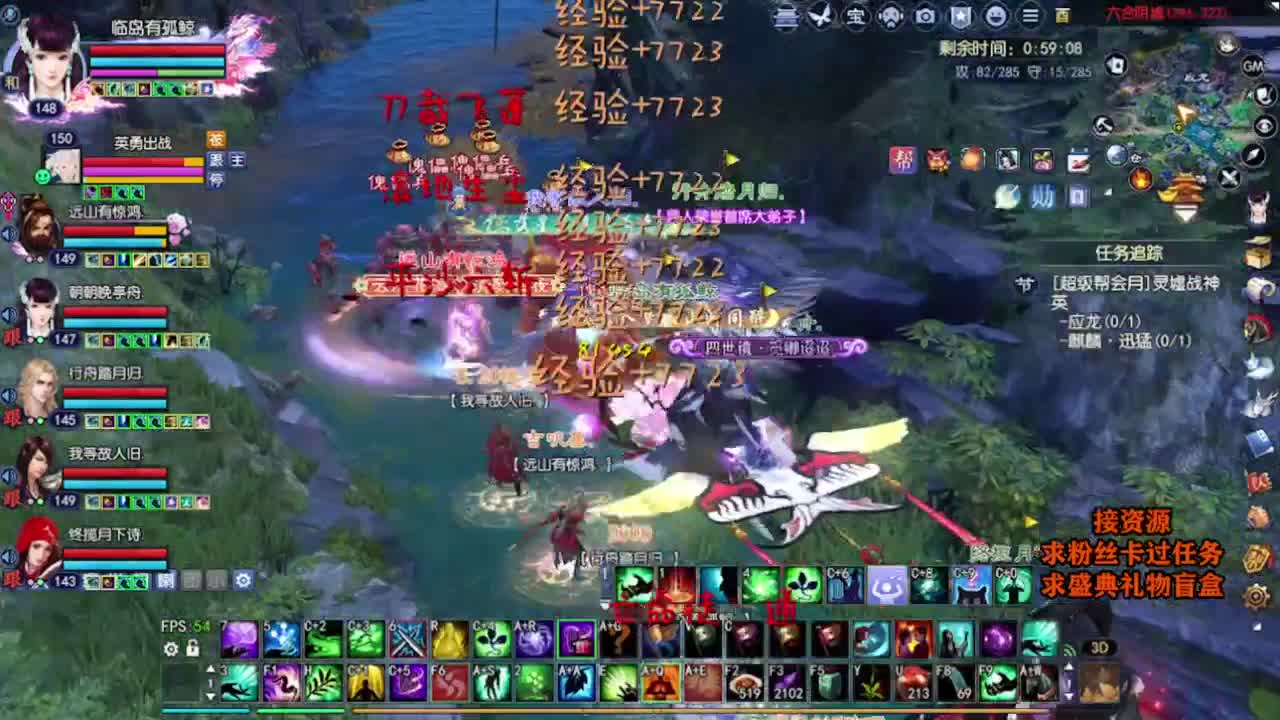Click the 酉 item at the top bar
Image resolution: width=1280 pixels, height=720 pixels.
(x=1064, y=14)
